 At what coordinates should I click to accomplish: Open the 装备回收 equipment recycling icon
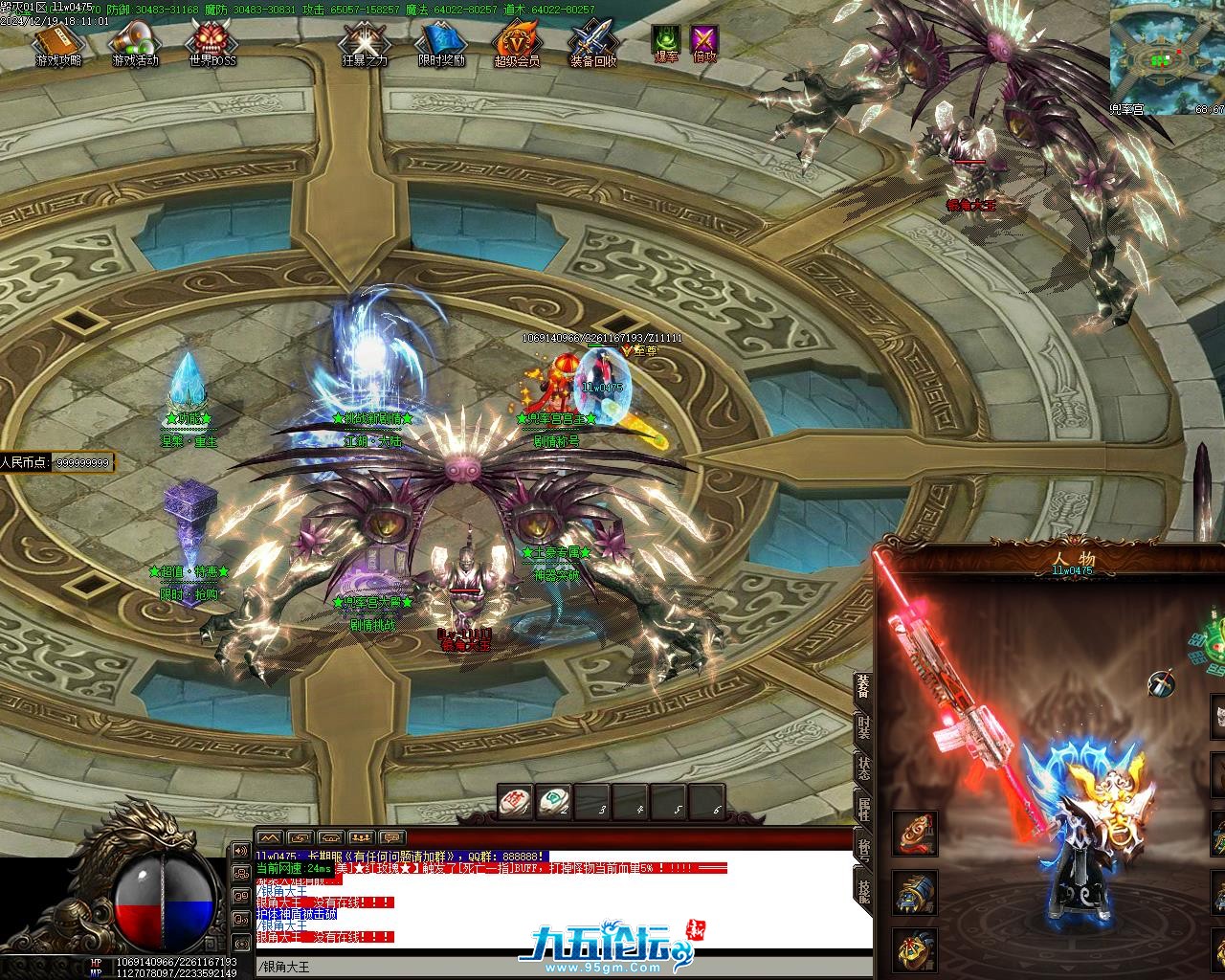[593, 43]
